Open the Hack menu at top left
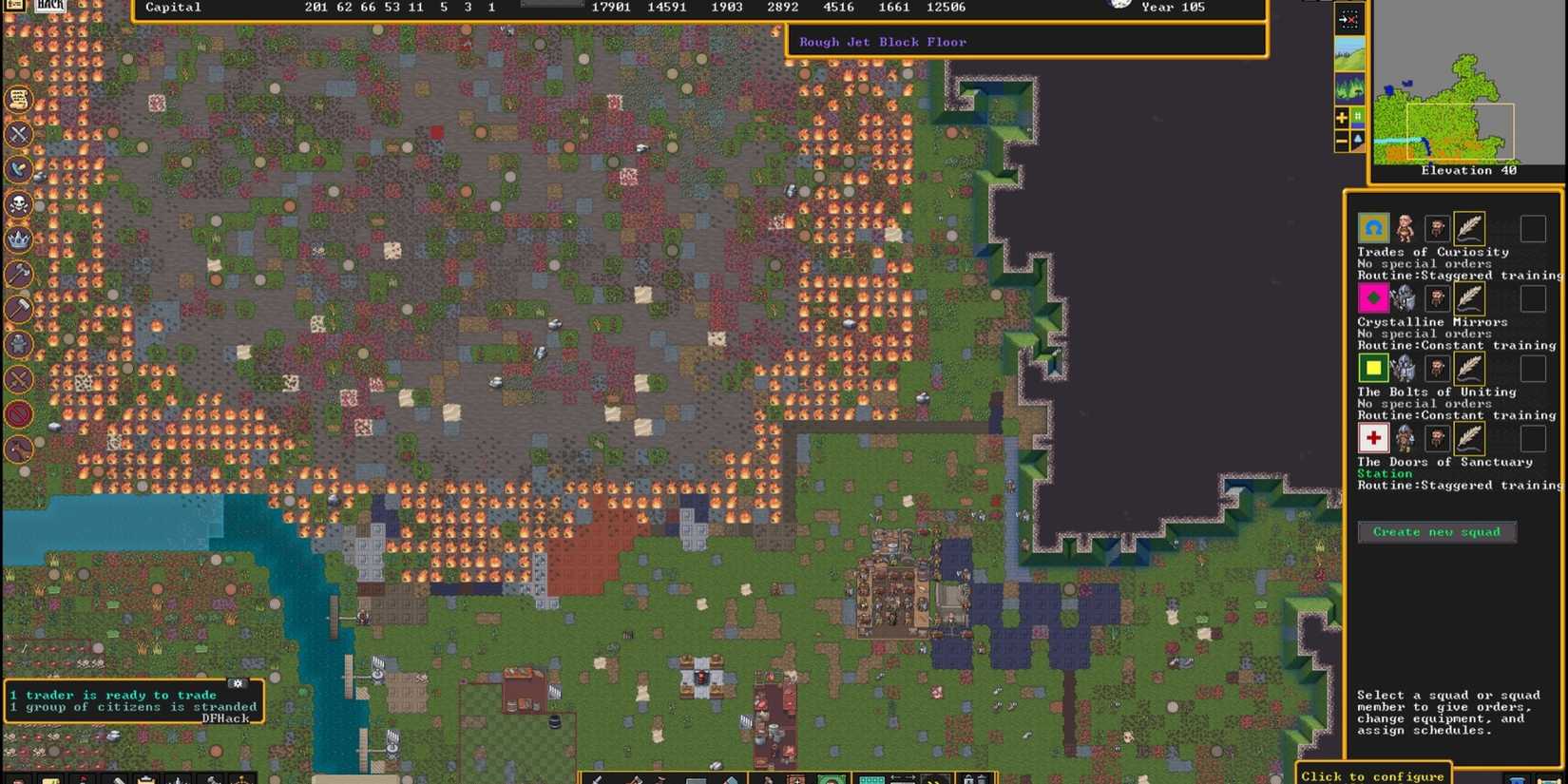Image resolution: width=1568 pixels, height=784 pixels. (48, 5)
